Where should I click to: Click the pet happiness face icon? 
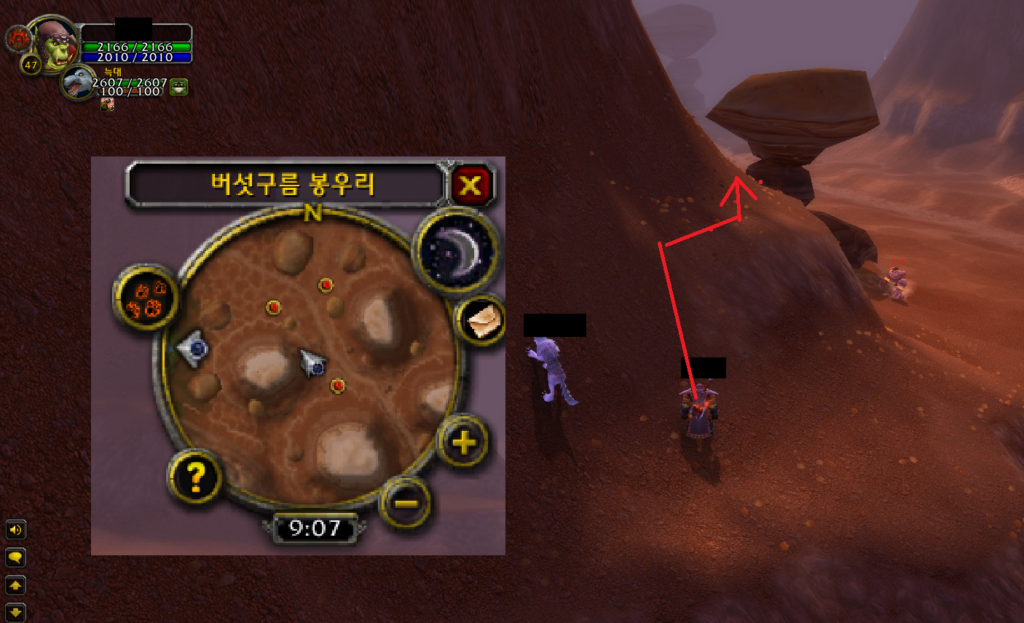180,87
